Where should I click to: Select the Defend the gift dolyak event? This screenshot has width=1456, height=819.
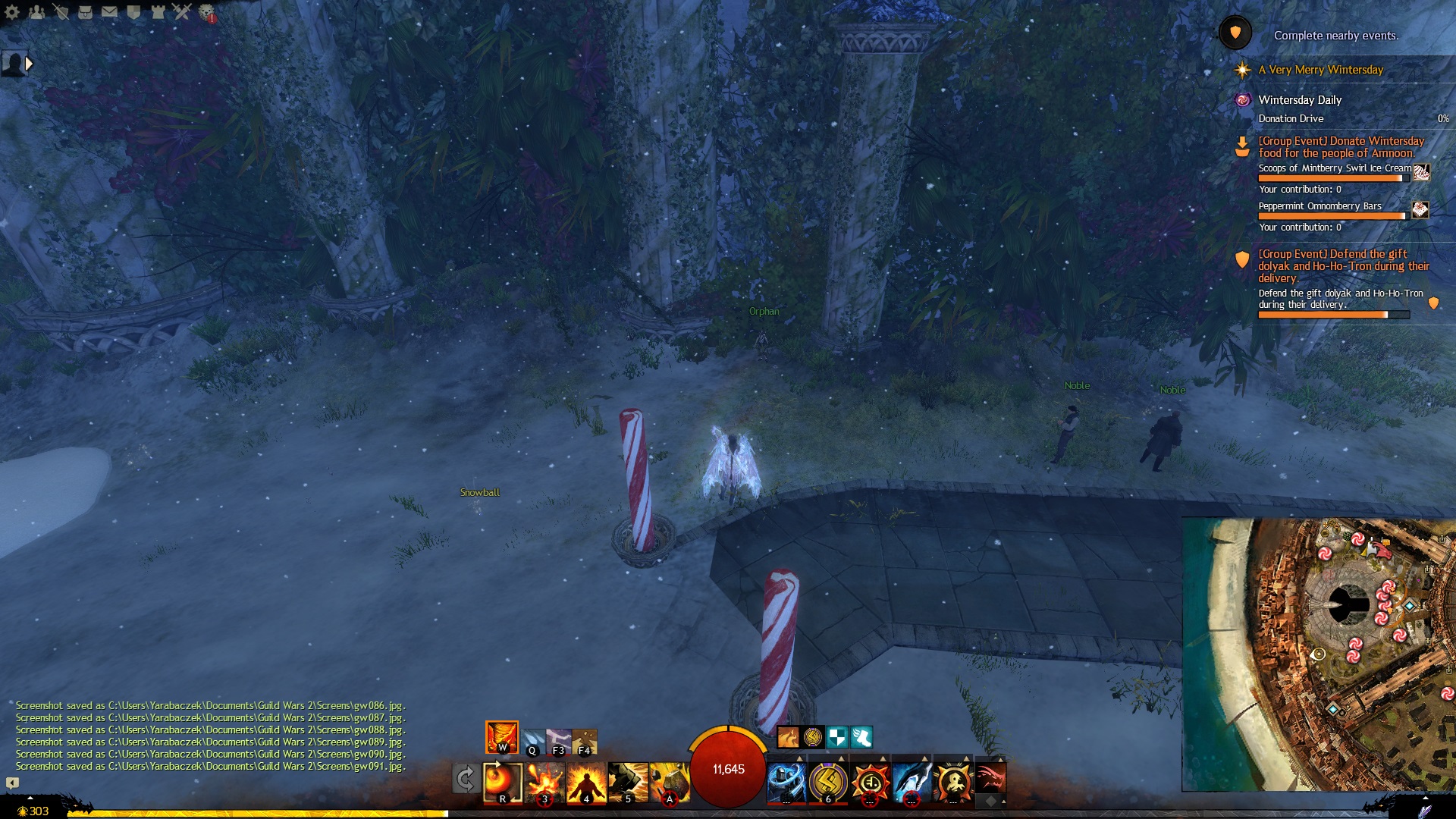(1343, 266)
